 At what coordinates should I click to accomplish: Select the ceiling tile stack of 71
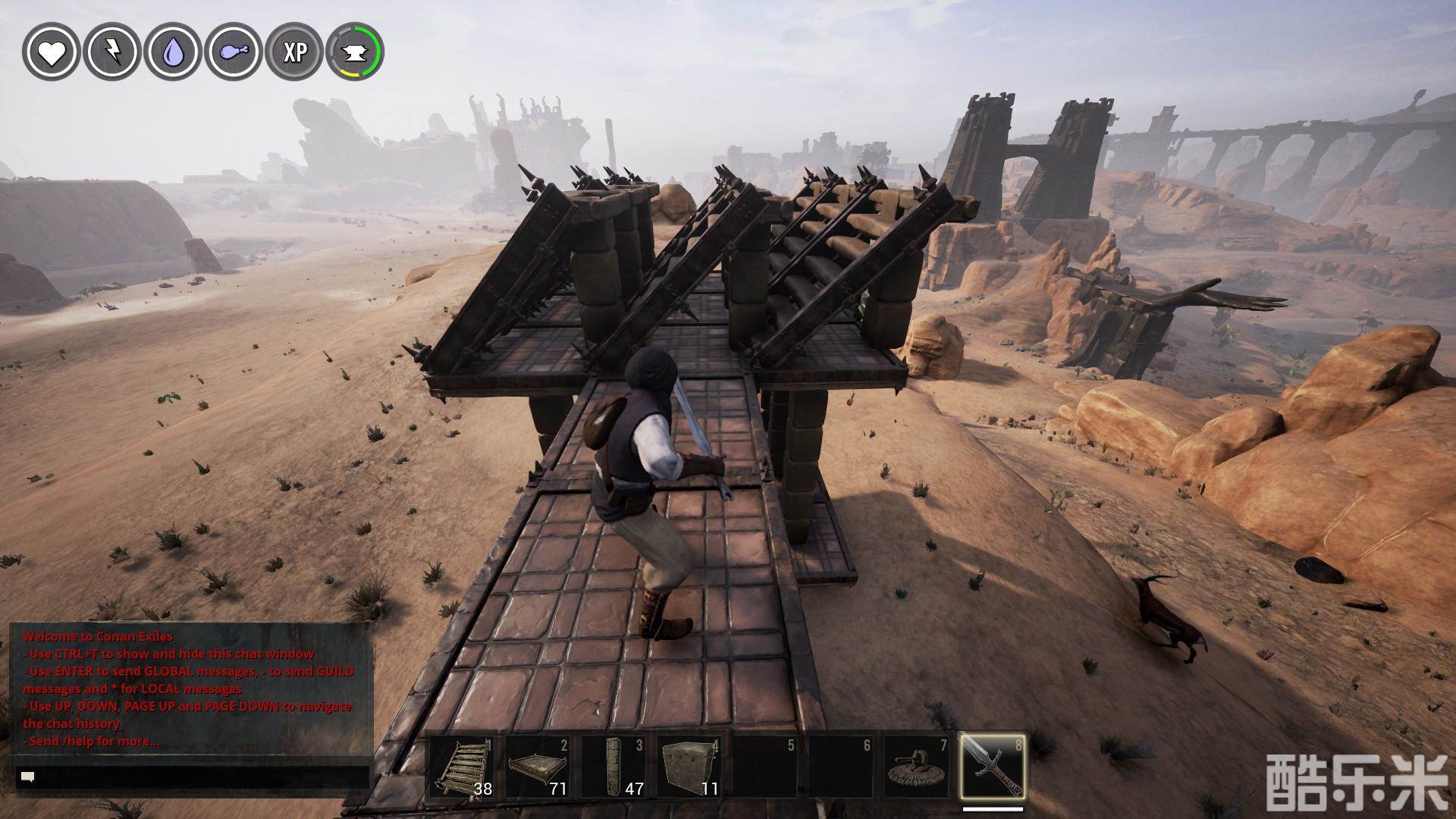[538, 767]
